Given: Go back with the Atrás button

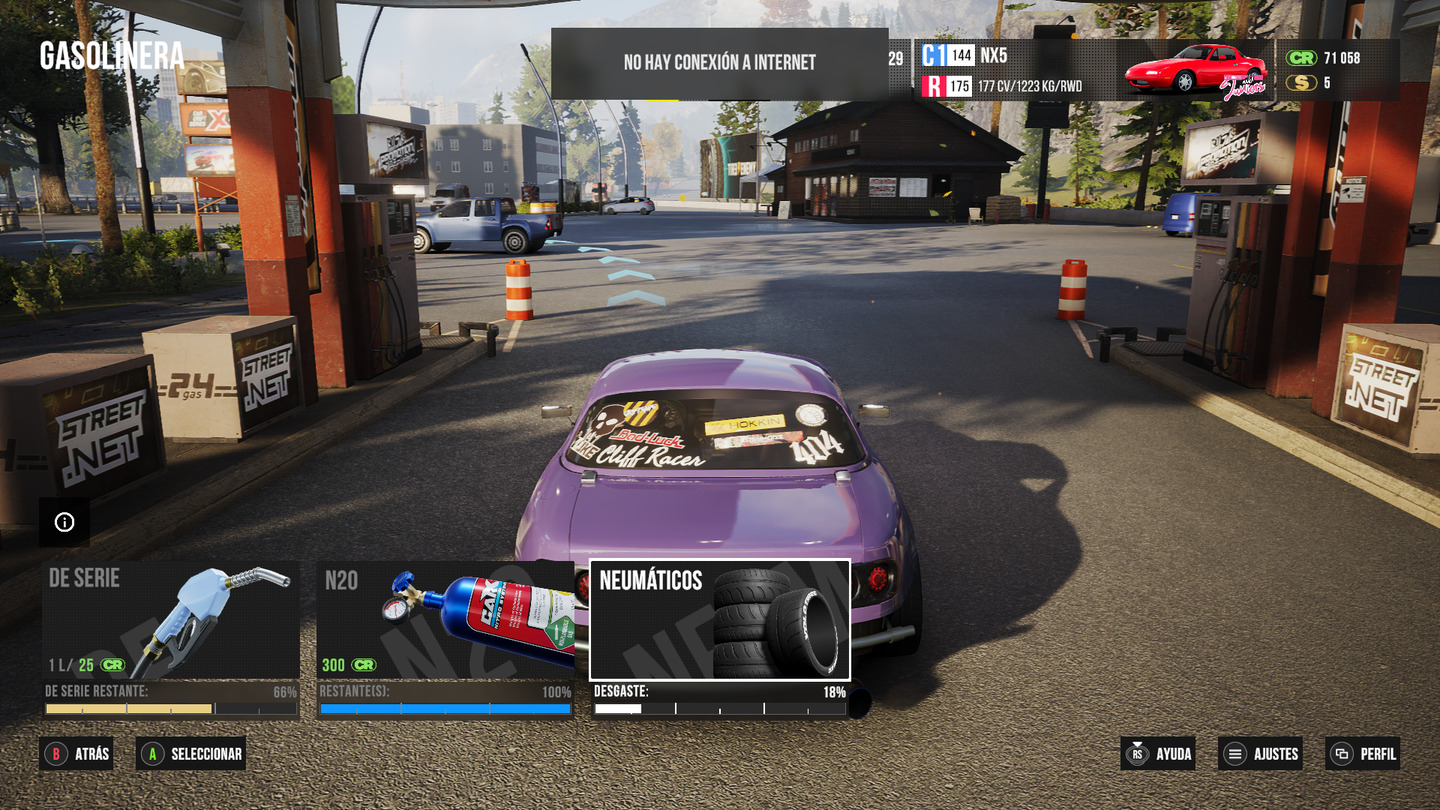Looking at the screenshot, I should click(76, 754).
